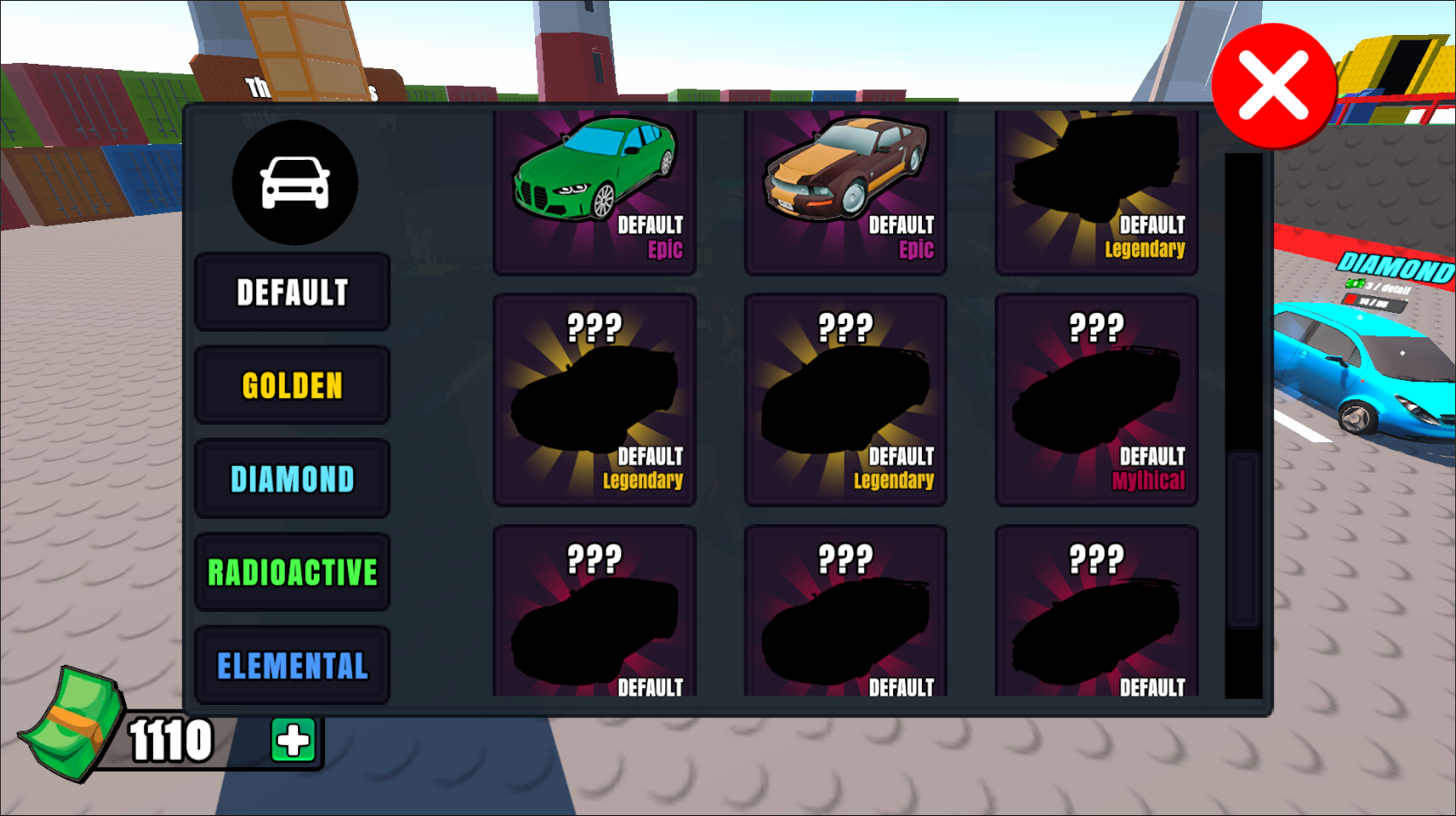Click the bottom-middle mystery car
The width and height of the screenshot is (1456, 816).
[845, 612]
